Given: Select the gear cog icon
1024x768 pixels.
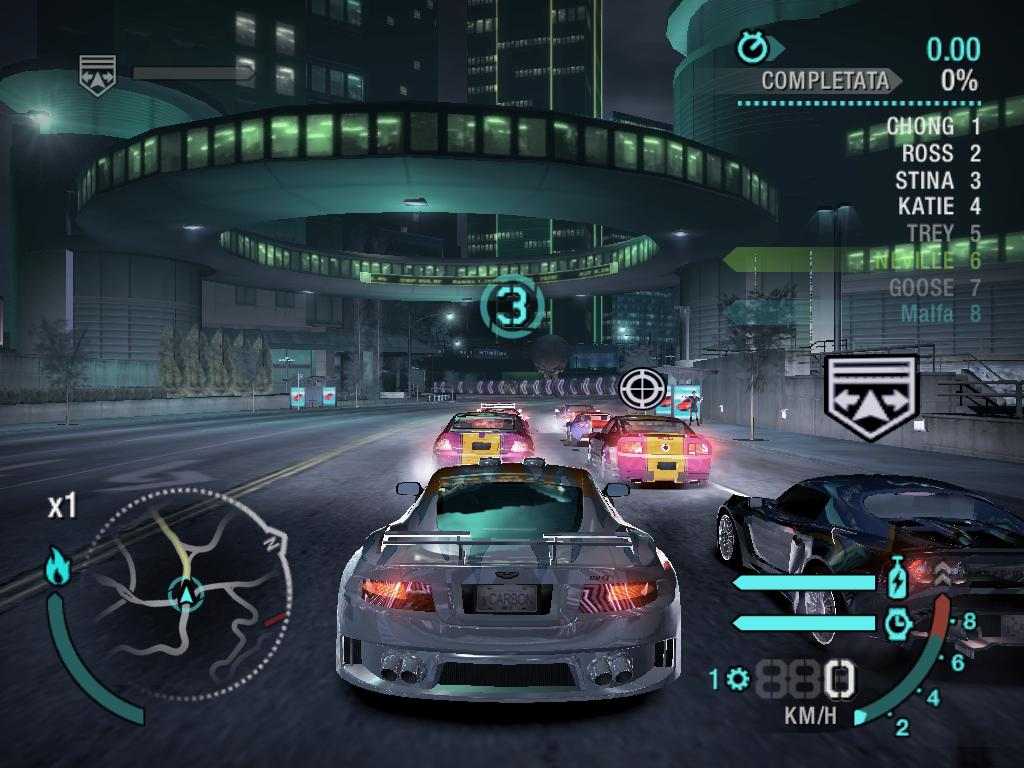Looking at the screenshot, I should point(738,680).
